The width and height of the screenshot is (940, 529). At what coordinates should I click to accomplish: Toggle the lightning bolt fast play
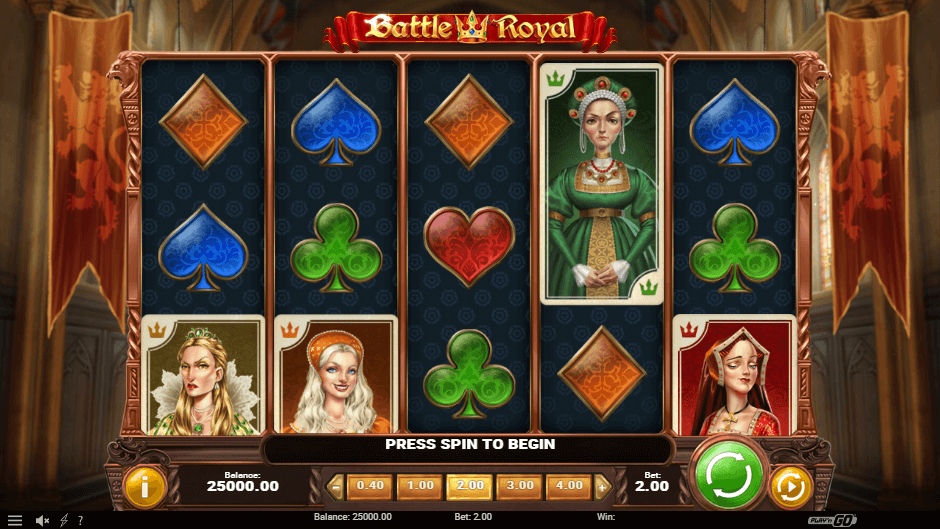(x=64, y=520)
